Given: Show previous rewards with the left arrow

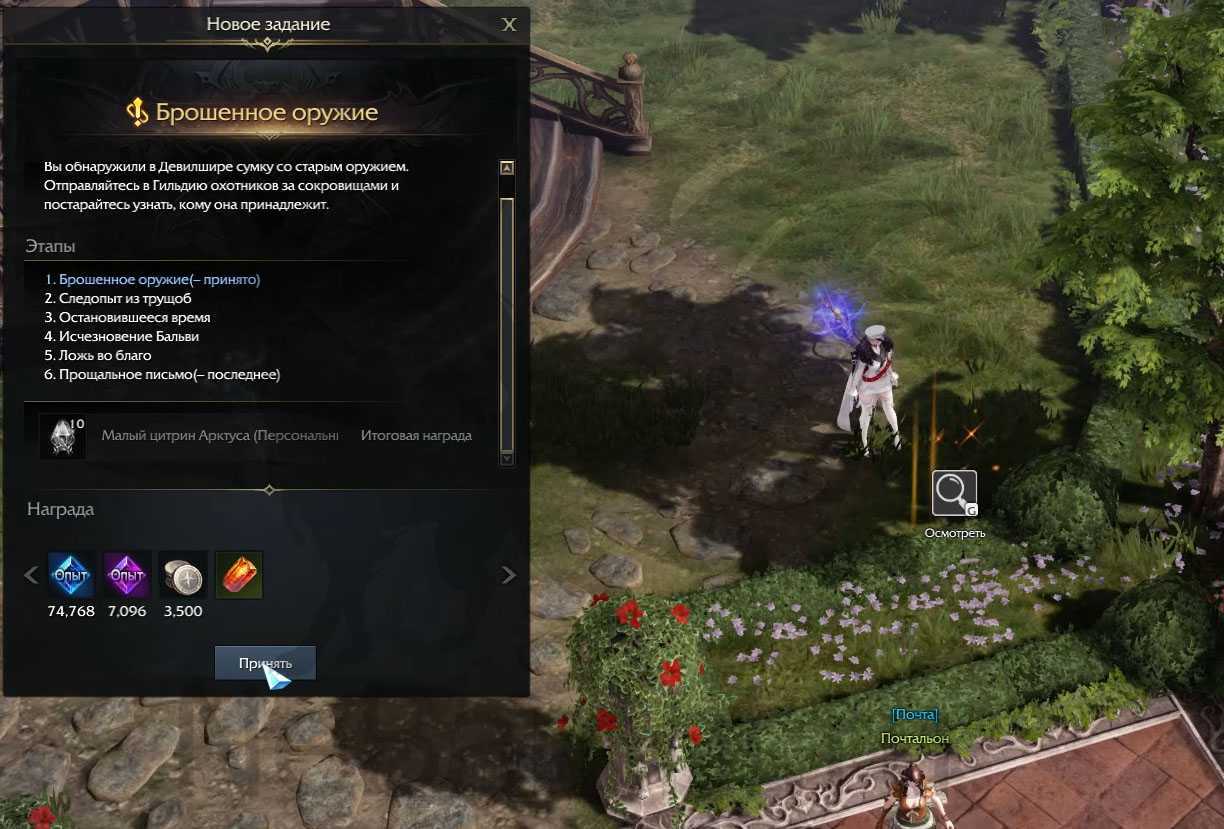Looking at the screenshot, I should tap(31, 575).
